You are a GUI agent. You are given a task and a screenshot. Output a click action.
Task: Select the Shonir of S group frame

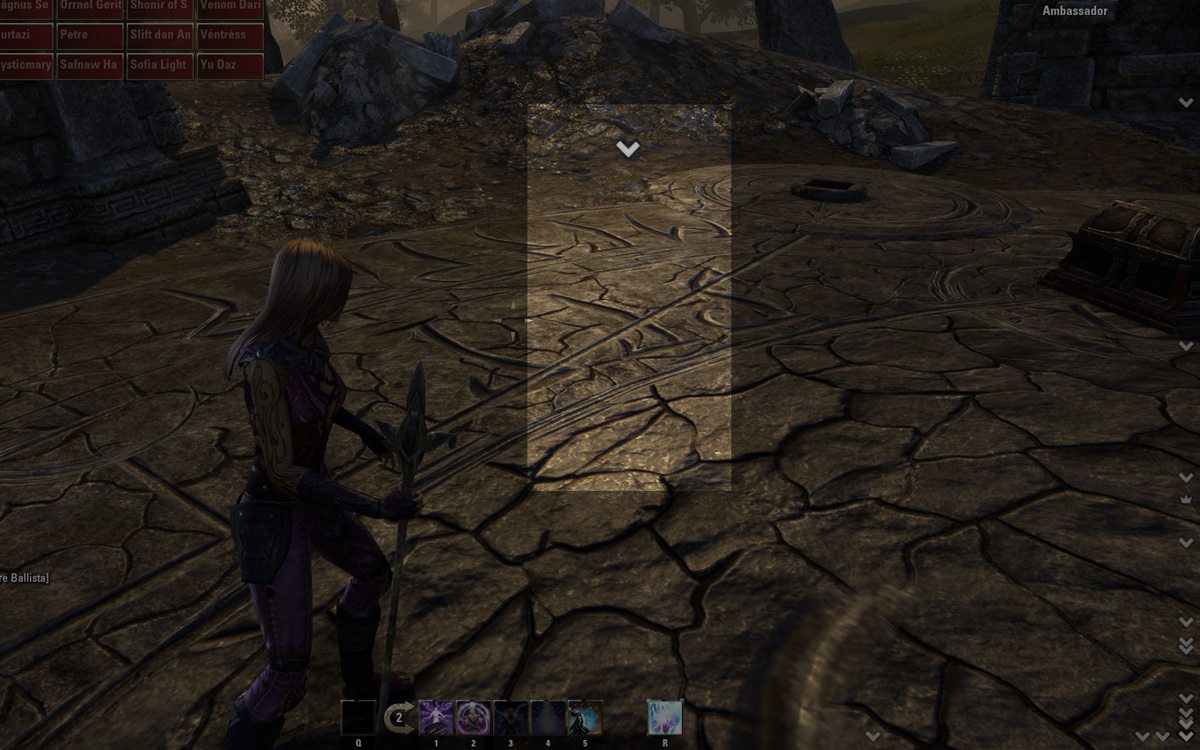click(160, 6)
